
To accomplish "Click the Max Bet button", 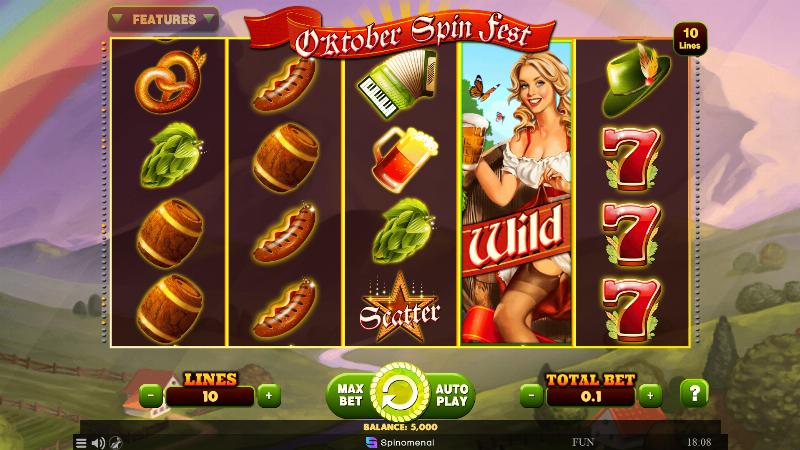I will pyautogui.click(x=349, y=394).
